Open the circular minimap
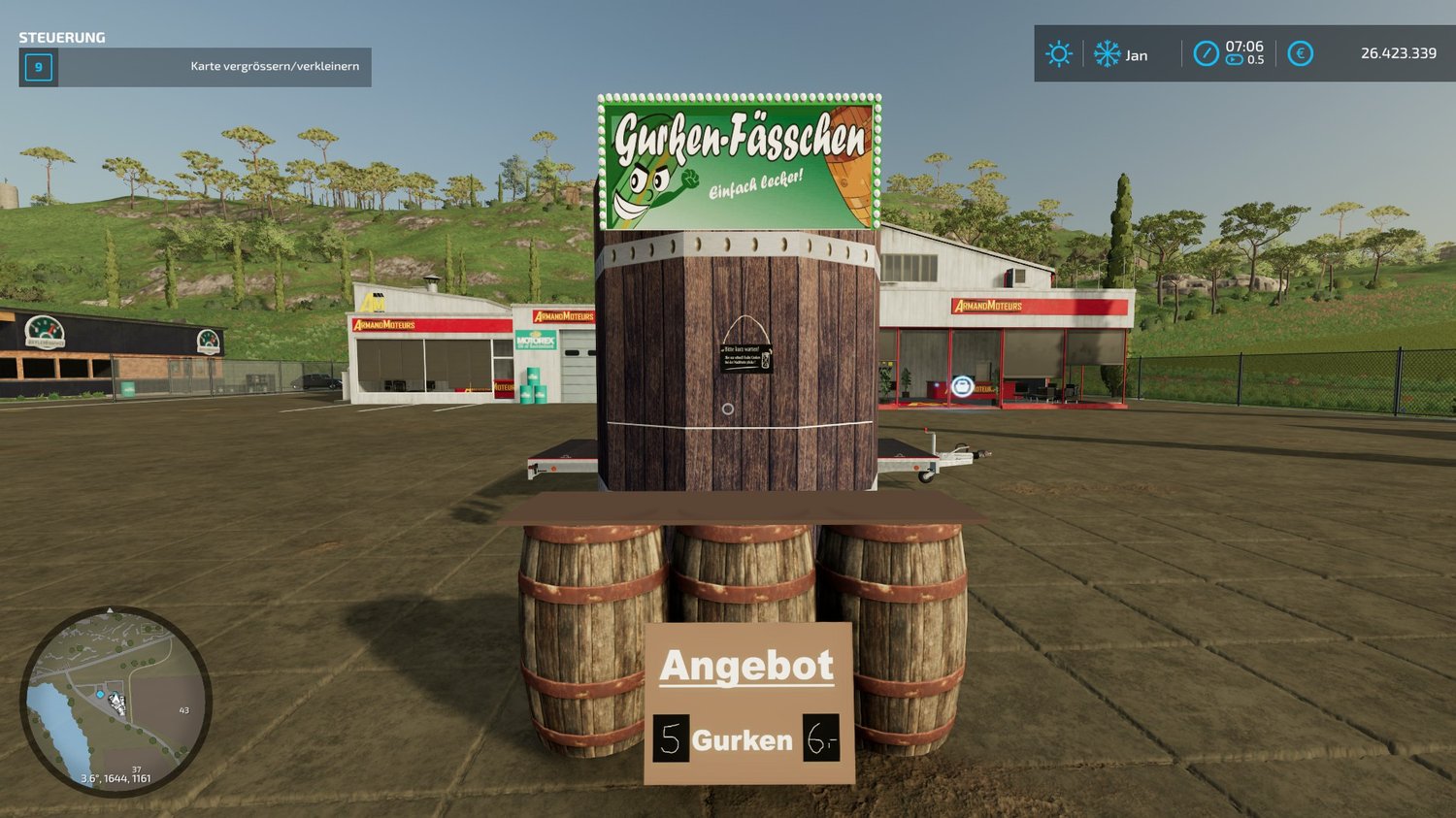 click(116, 701)
